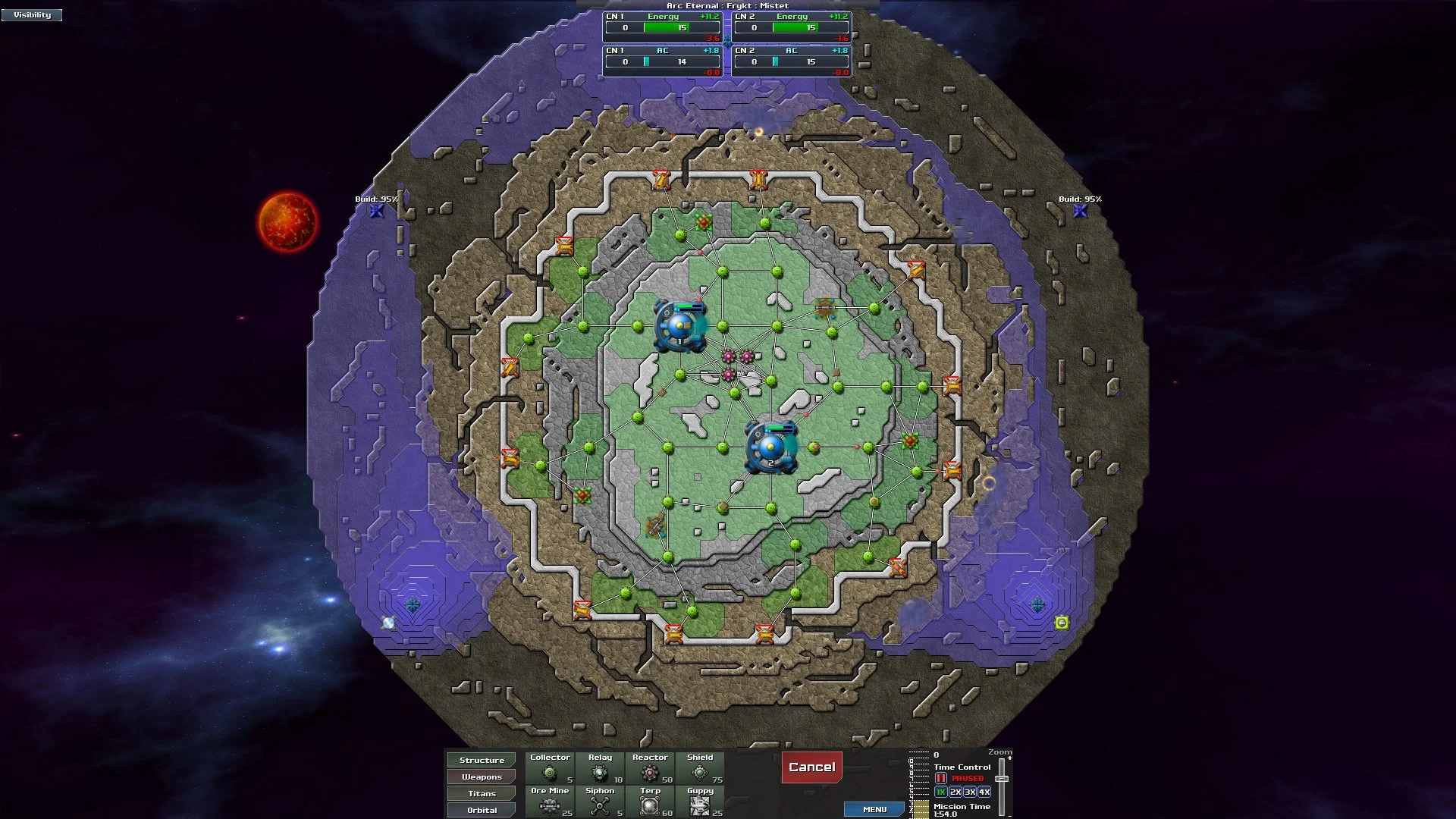The image size is (1456, 819).
Task: Switch to the Weapons tab
Action: (x=481, y=777)
